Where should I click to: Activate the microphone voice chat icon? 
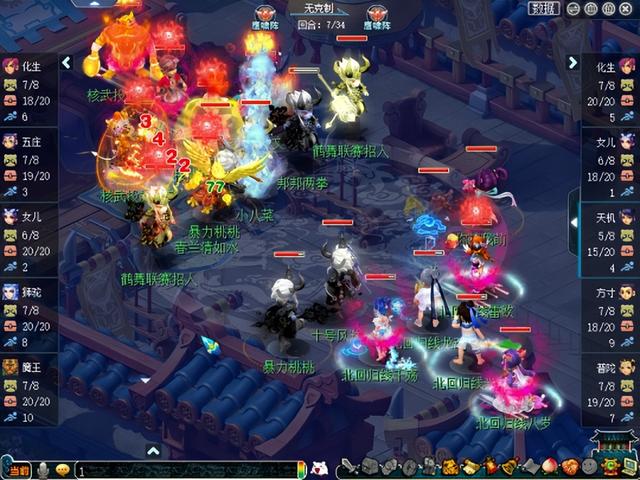point(44,470)
